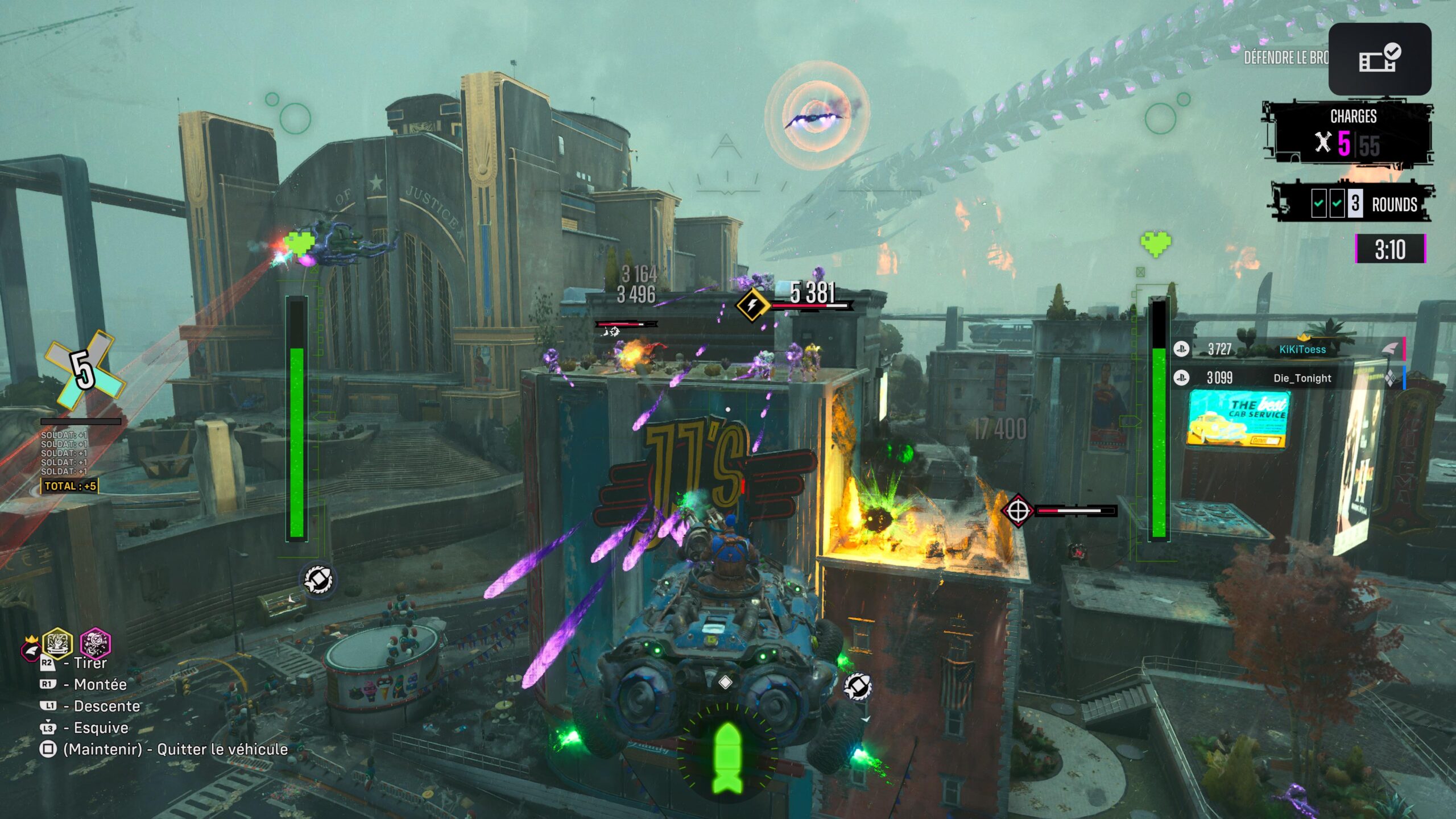Click the PlayStation screenshot-saved notification
1456x819 pixels.
(1379, 59)
